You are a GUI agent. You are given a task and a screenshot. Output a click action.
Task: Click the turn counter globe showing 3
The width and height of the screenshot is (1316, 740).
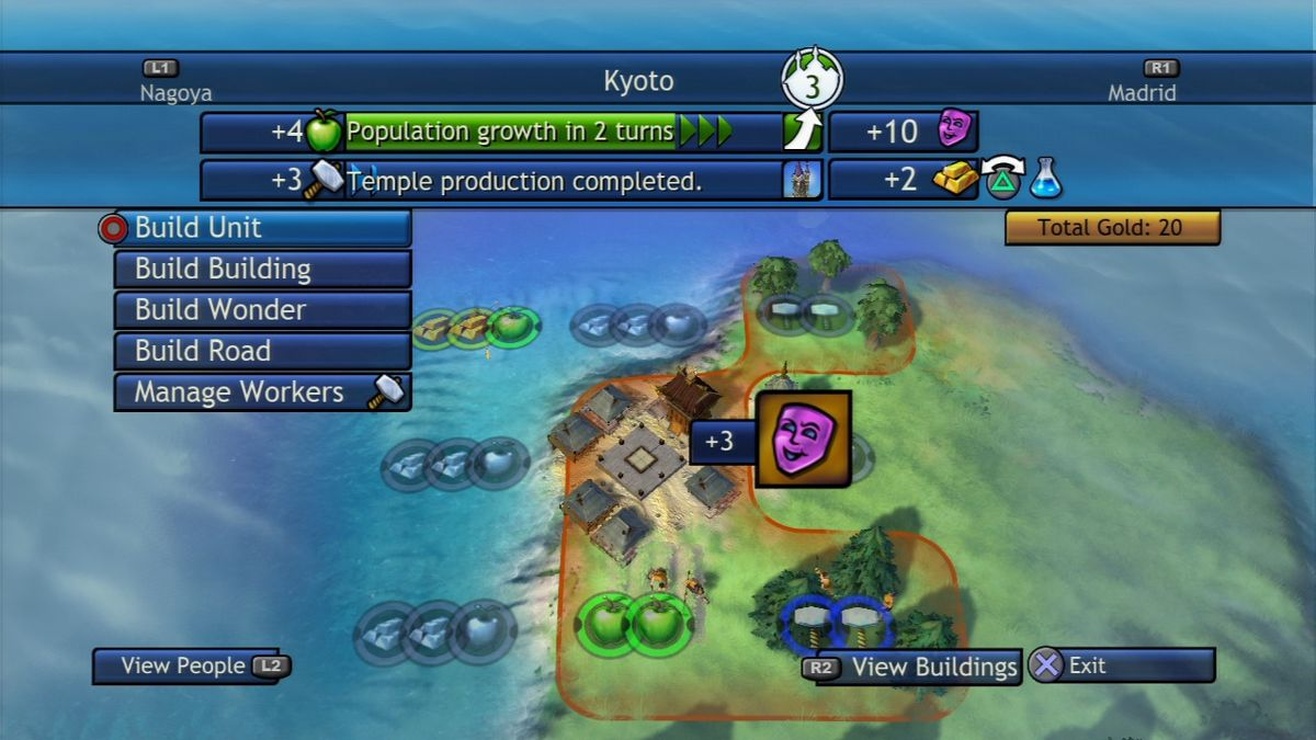click(x=812, y=75)
